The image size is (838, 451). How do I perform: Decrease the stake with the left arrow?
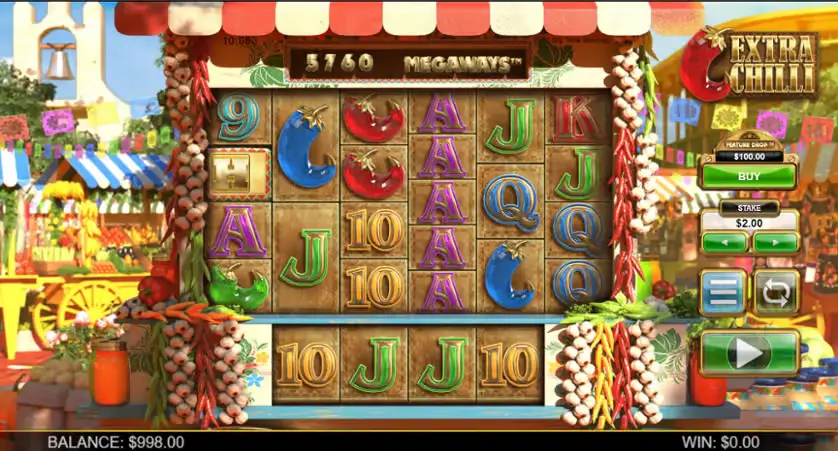pos(724,242)
